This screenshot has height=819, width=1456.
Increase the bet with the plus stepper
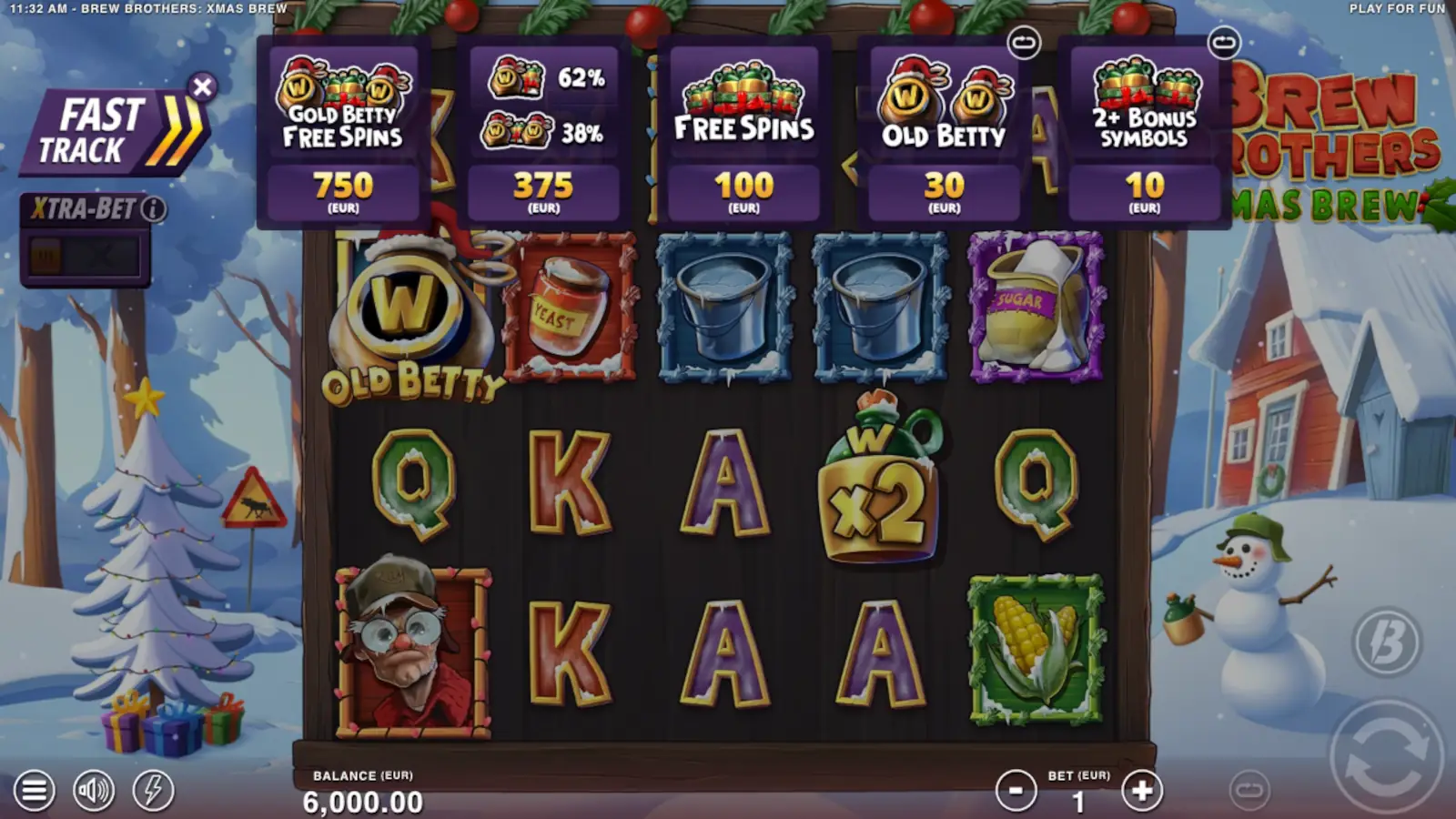(1140, 791)
